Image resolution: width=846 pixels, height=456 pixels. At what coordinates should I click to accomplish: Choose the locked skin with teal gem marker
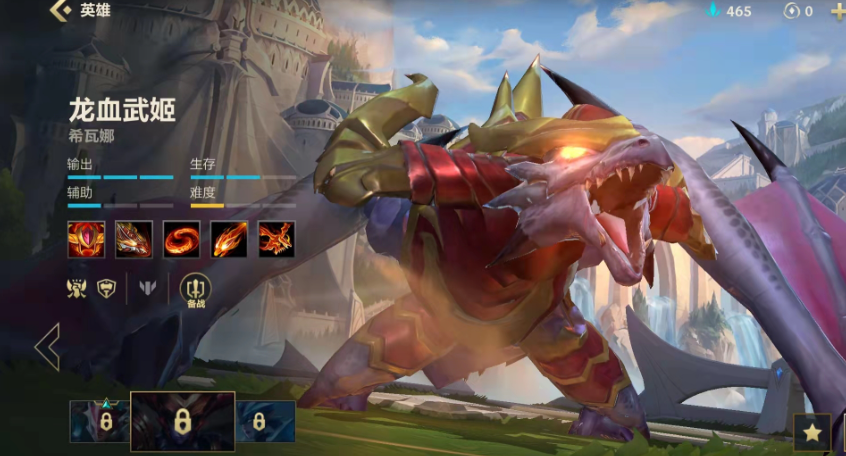click(x=100, y=421)
